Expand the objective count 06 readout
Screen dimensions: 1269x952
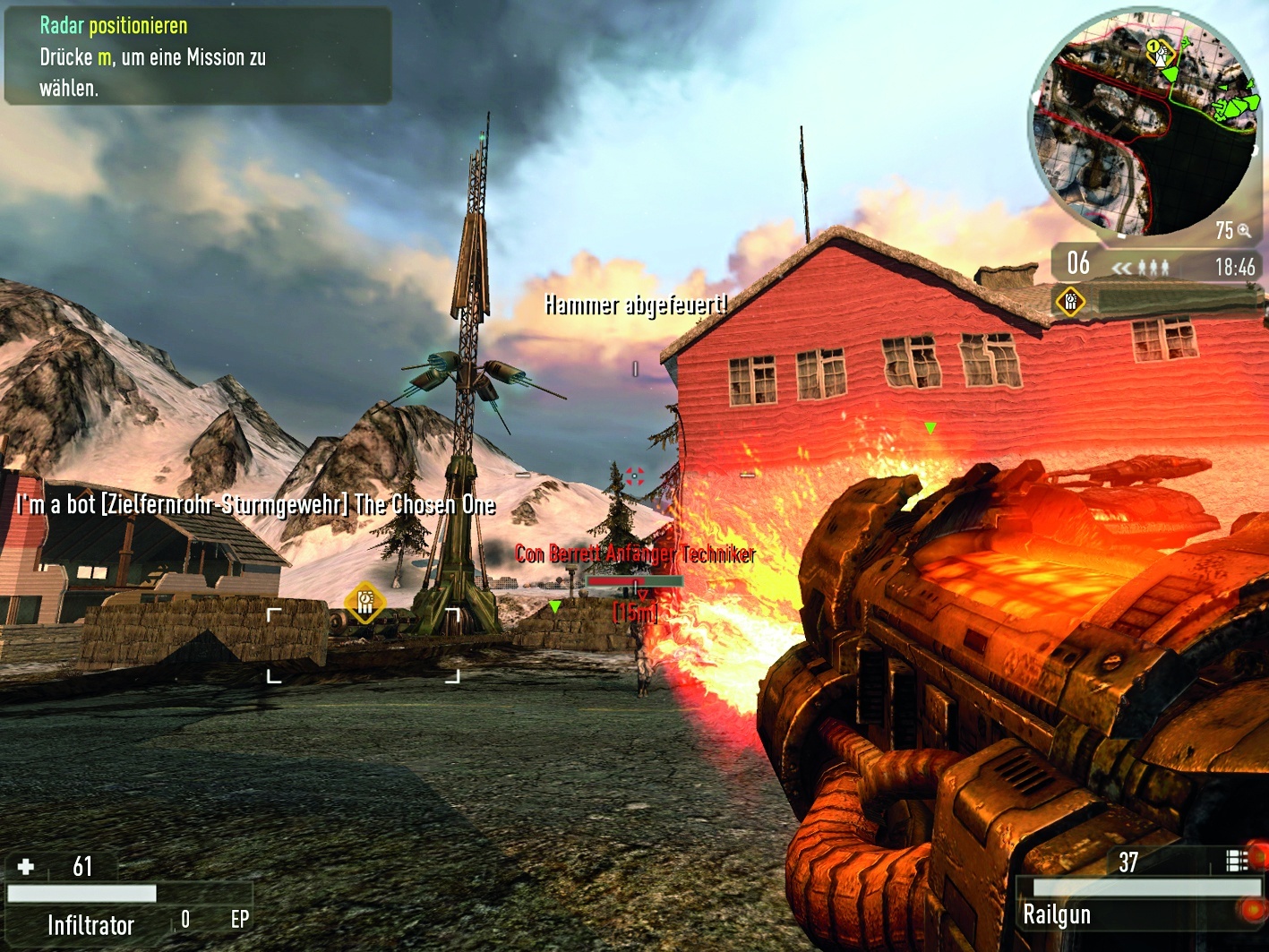pyautogui.click(x=1077, y=264)
